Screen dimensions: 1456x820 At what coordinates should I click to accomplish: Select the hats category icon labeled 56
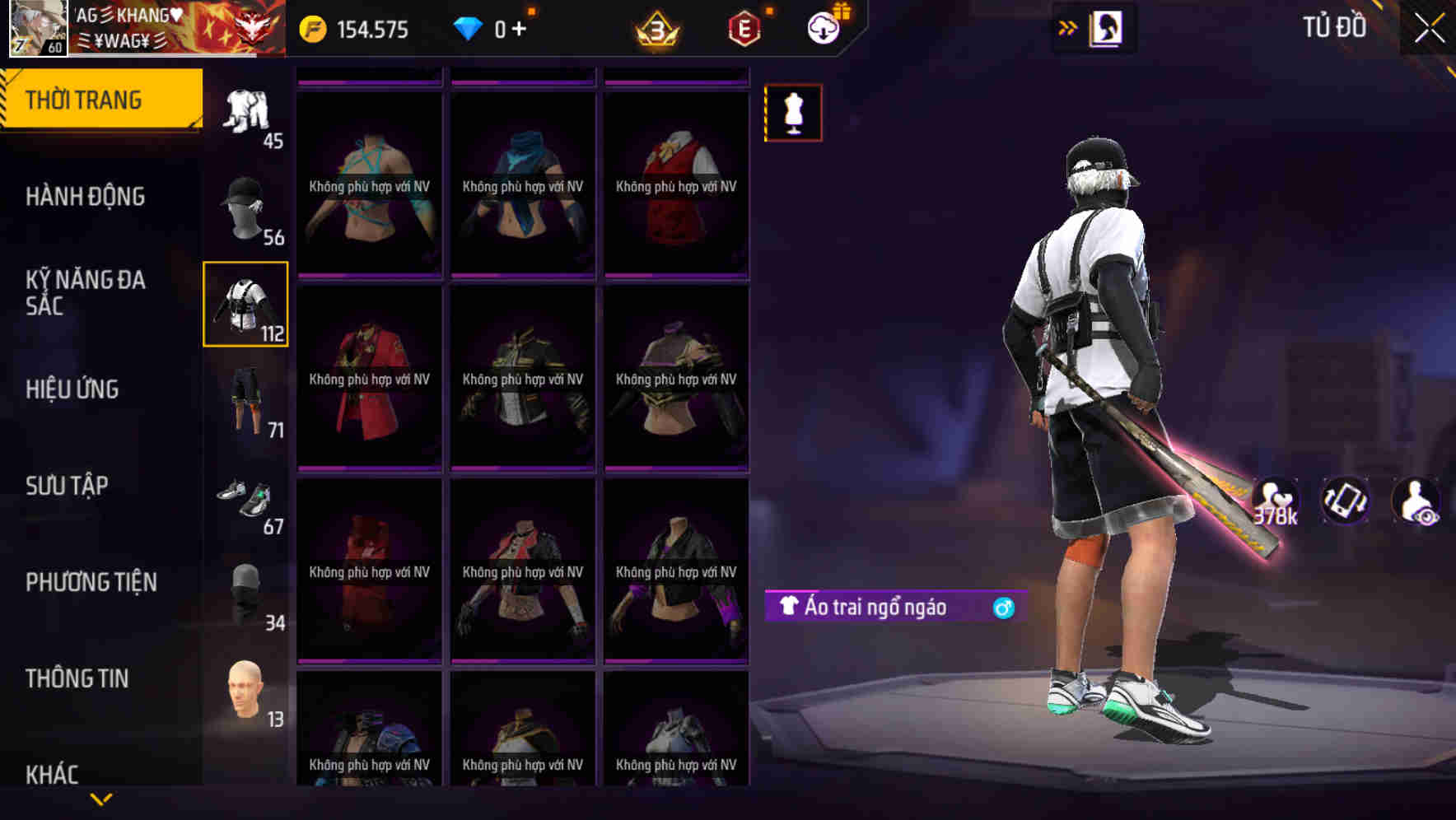point(245,206)
